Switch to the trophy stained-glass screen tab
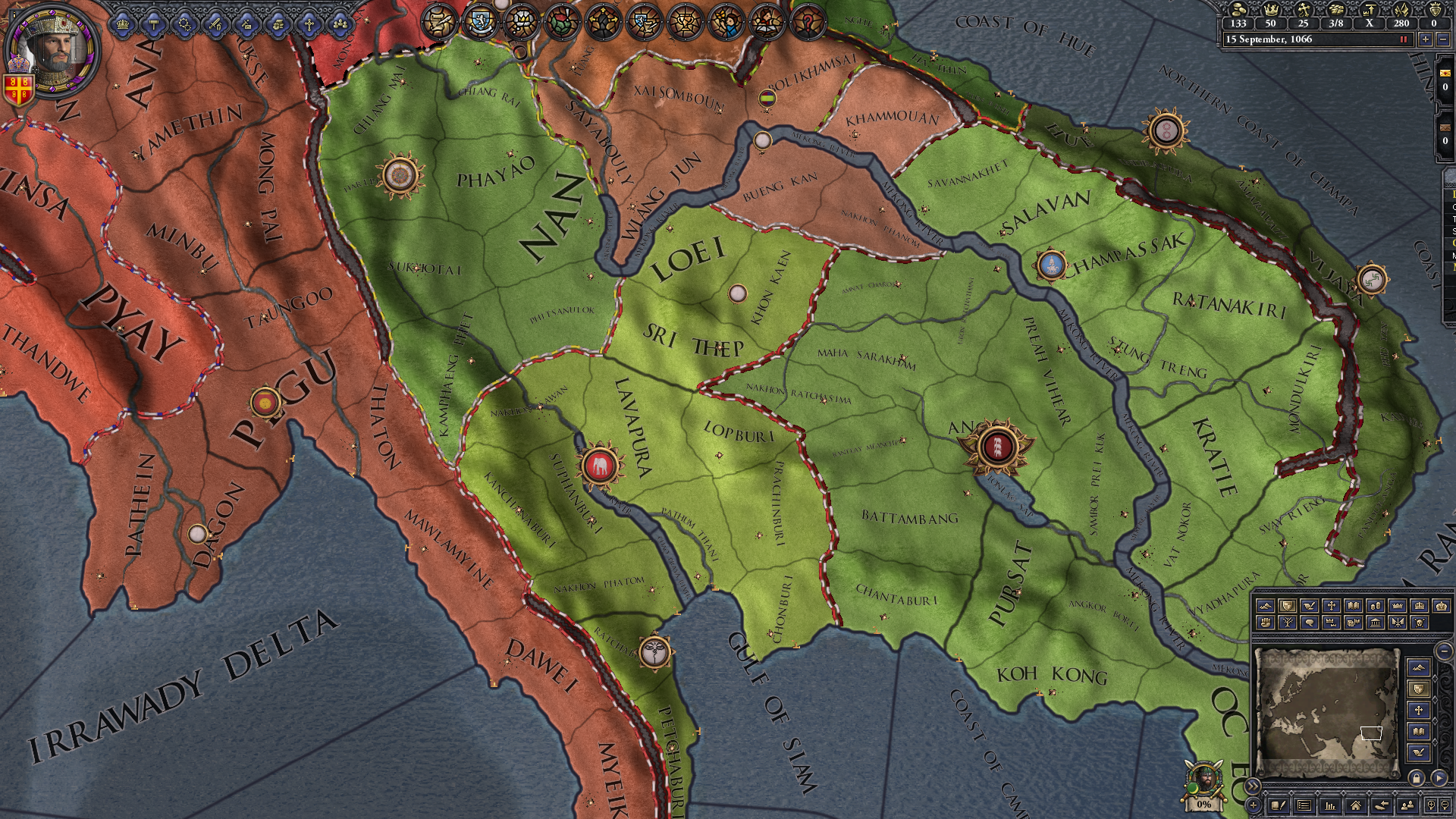 (684, 21)
